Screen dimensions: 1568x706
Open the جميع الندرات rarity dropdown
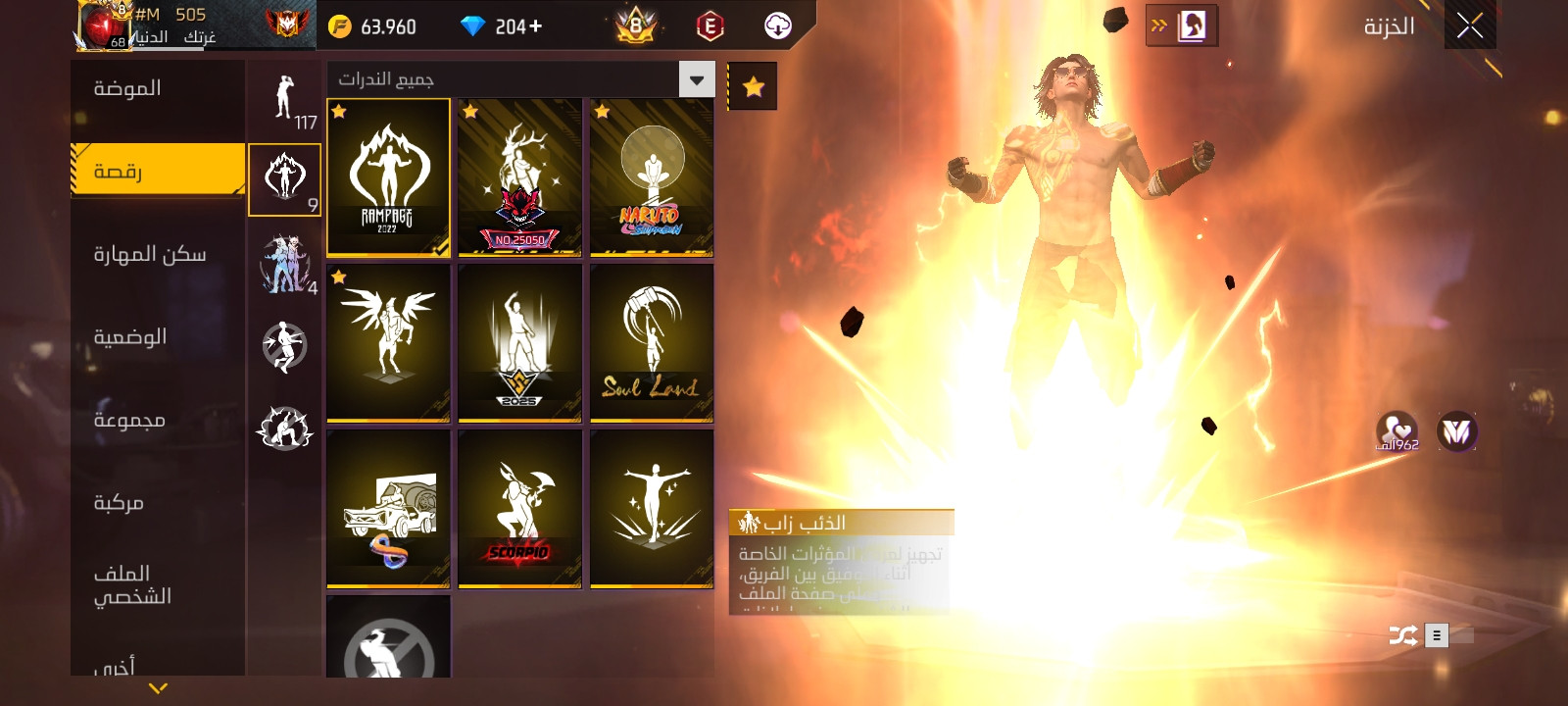coord(697,79)
